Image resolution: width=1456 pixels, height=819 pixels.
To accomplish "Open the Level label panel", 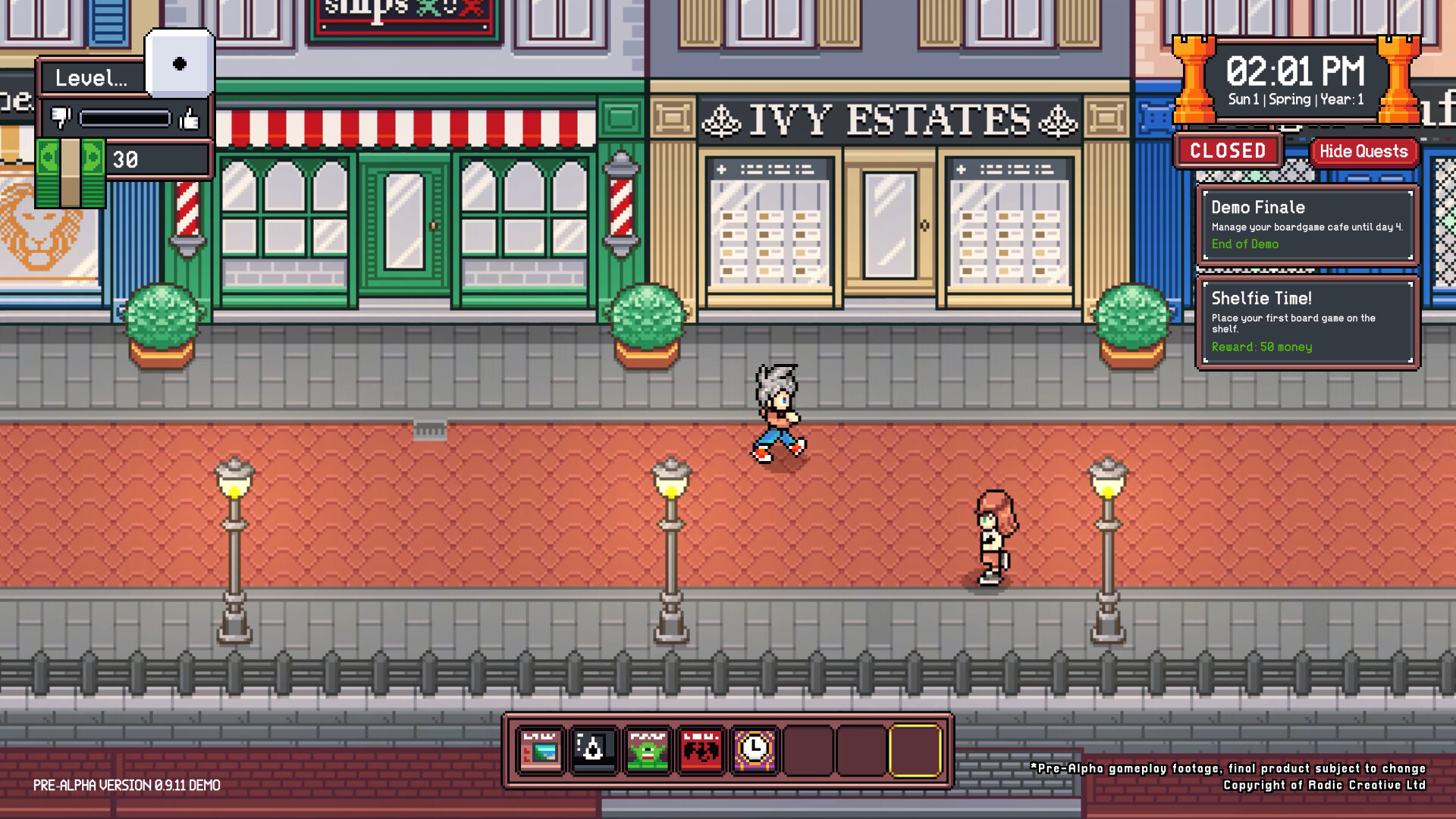I will coord(92,77).
